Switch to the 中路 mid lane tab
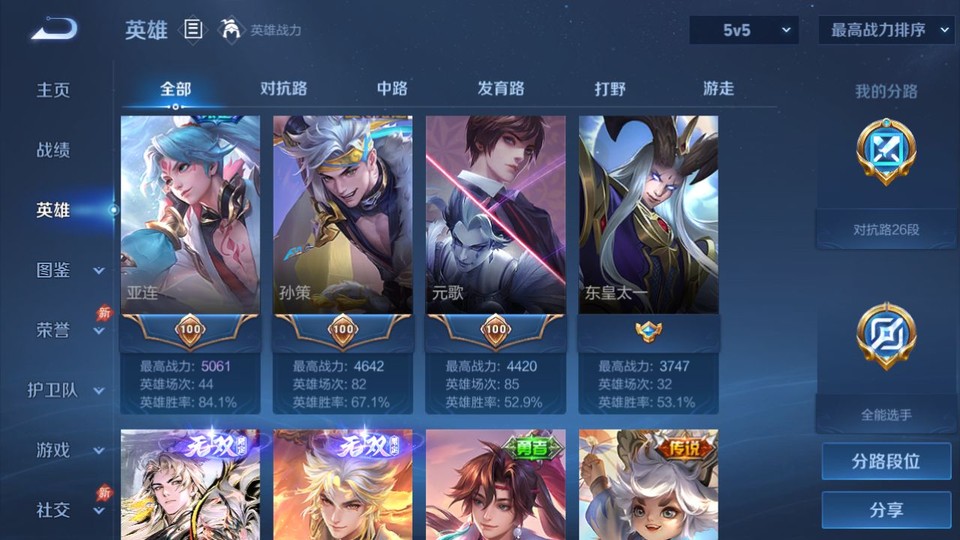This screenshot has height=540, width=960. (392, 88)
